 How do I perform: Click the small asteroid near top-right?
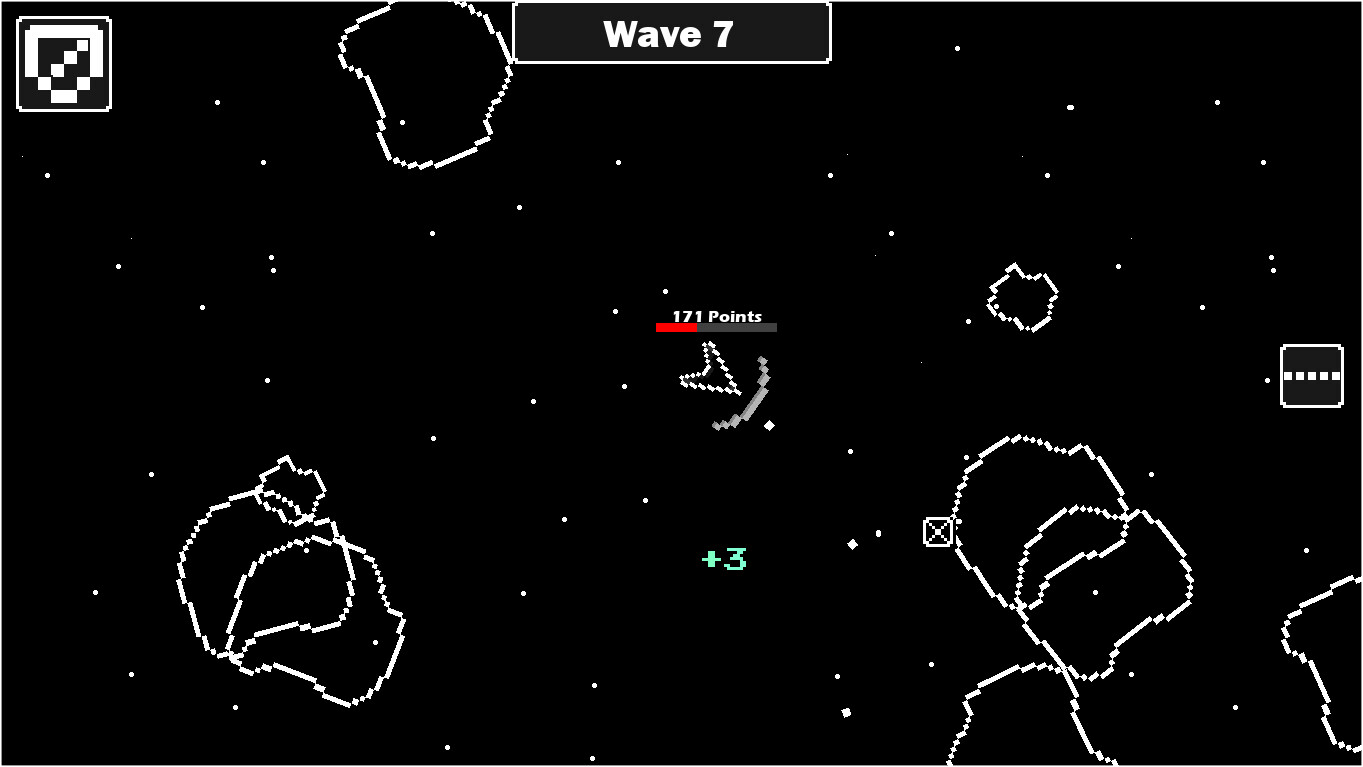(1020, 295)
